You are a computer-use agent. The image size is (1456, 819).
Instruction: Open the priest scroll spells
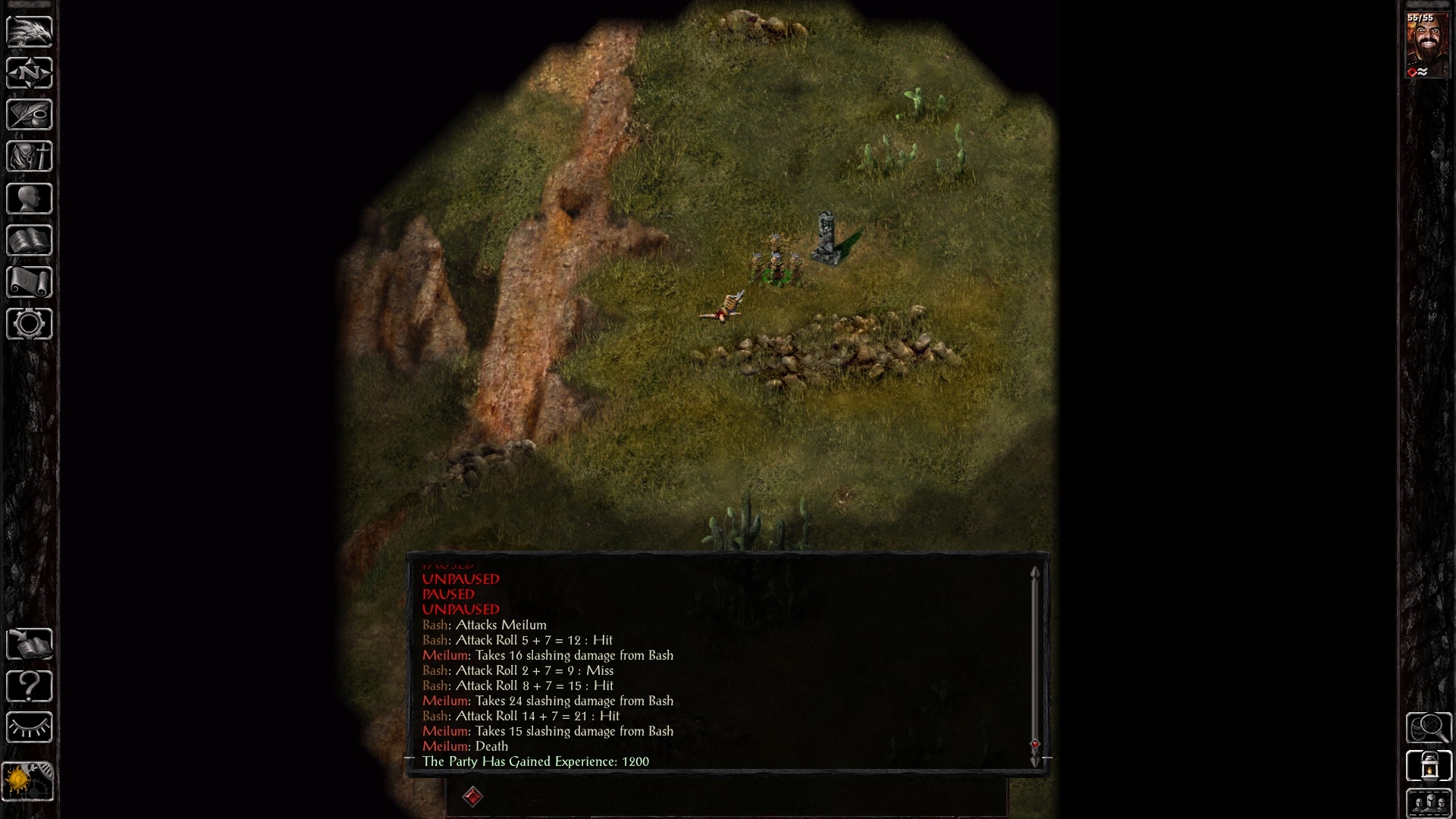[x=30, y=281]
